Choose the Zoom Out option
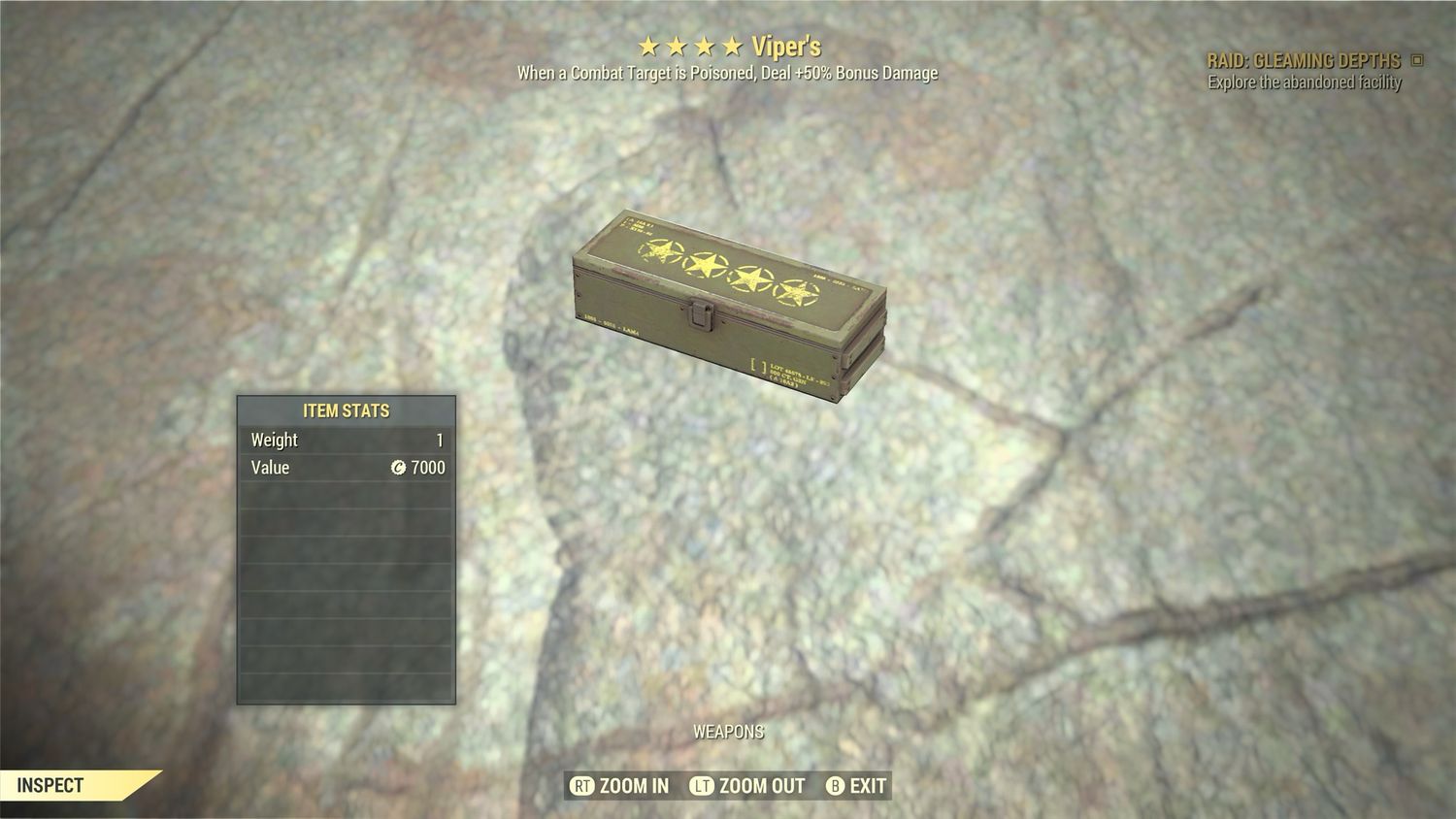The image size is (1456, 819). point(761,786)
